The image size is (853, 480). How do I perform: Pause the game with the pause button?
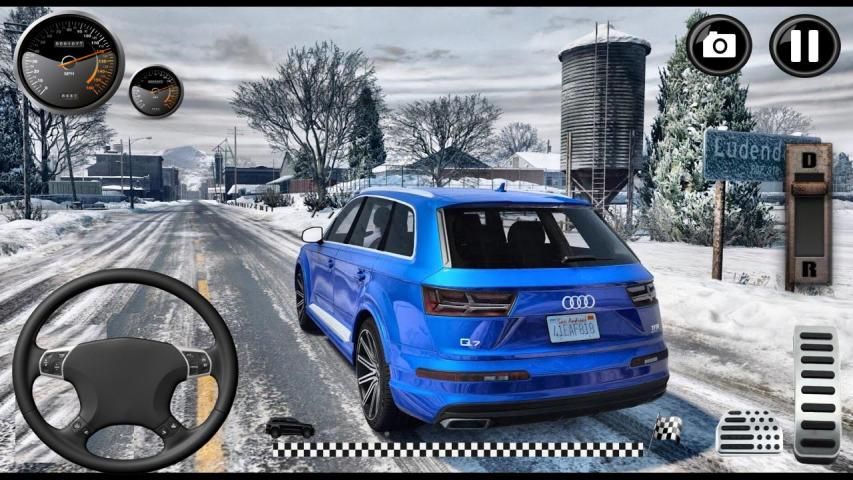coord(804,45)
